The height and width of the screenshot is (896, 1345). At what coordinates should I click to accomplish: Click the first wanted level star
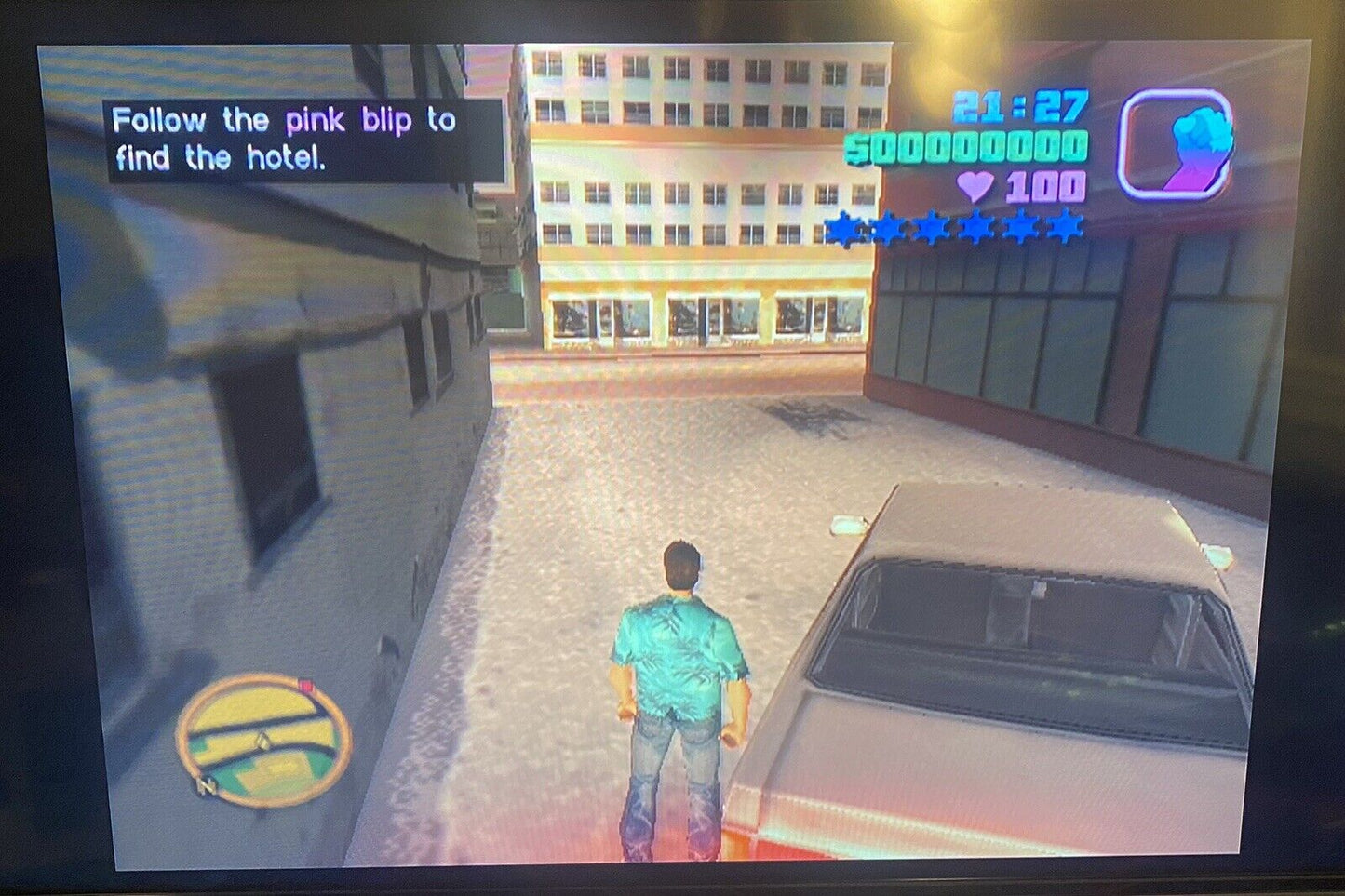843,226
